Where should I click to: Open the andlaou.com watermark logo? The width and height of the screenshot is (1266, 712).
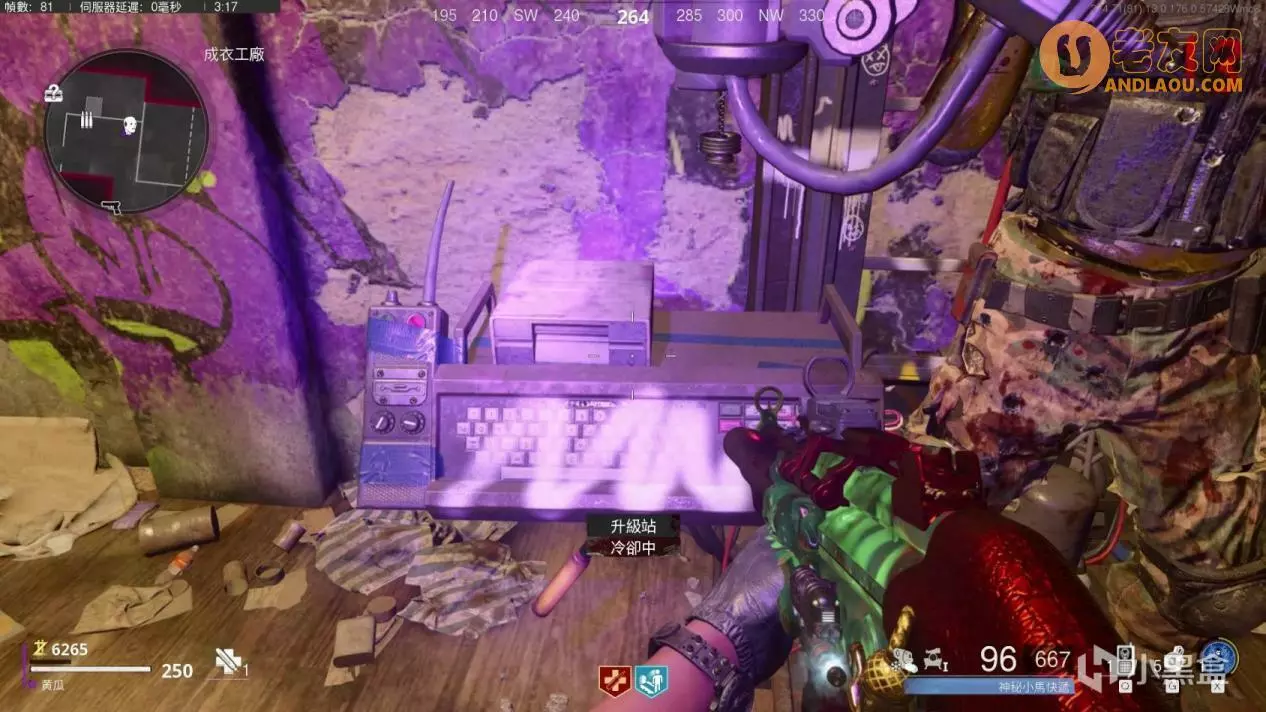click(x=1142, y=62)
